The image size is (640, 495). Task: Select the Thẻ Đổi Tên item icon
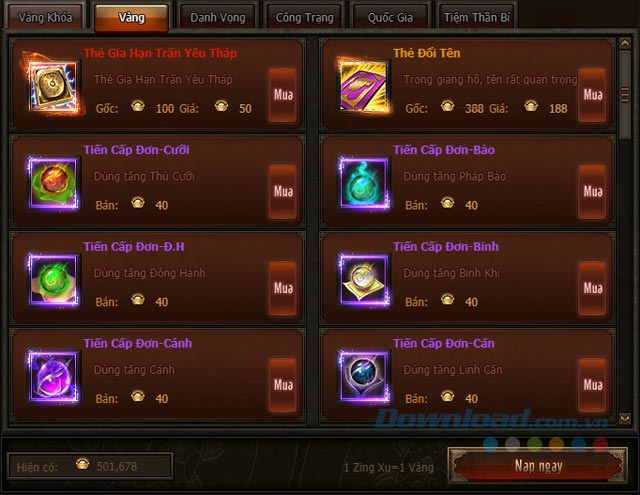pos(361,85)
